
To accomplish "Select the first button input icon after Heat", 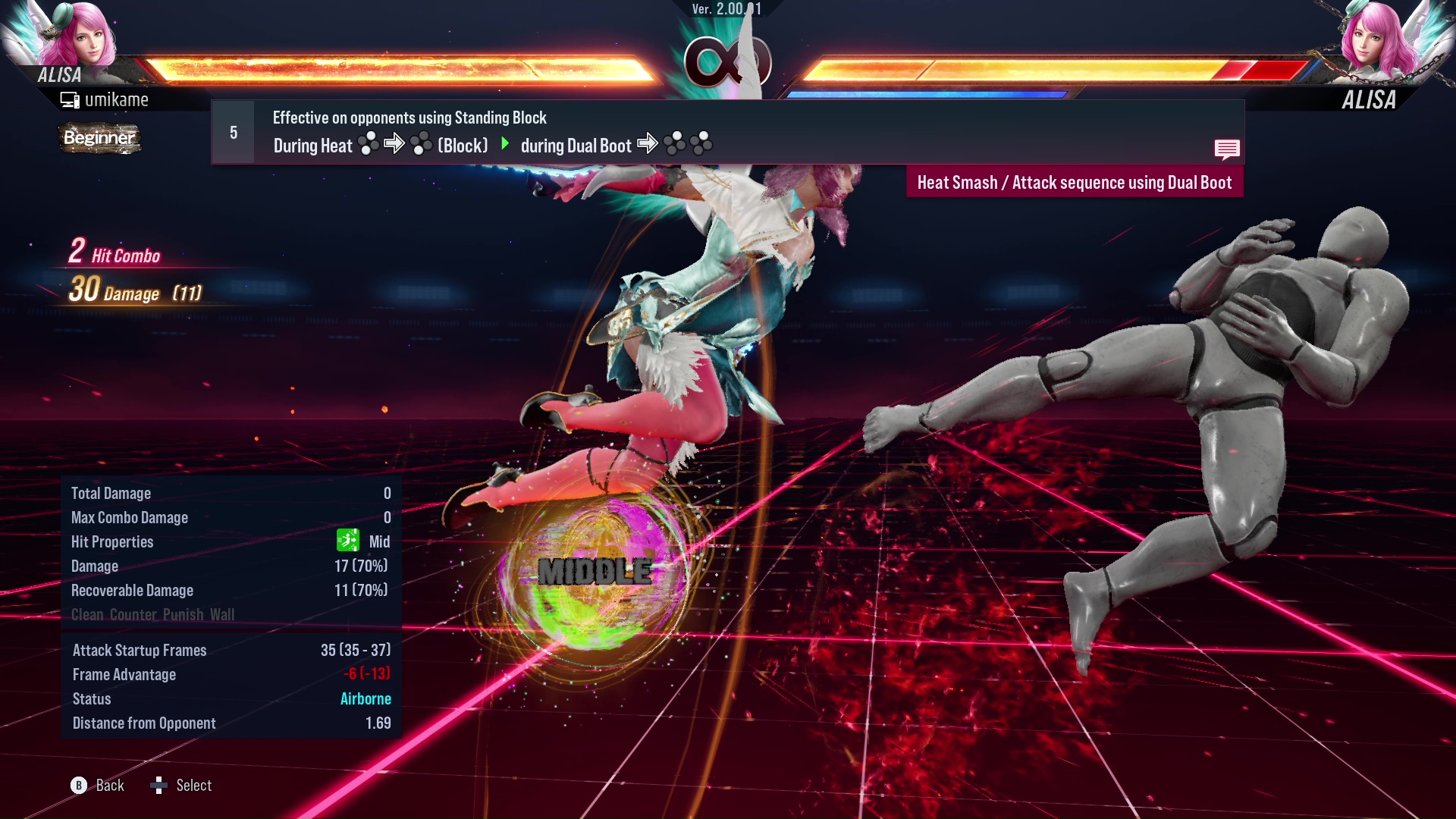I will (369, 145).
